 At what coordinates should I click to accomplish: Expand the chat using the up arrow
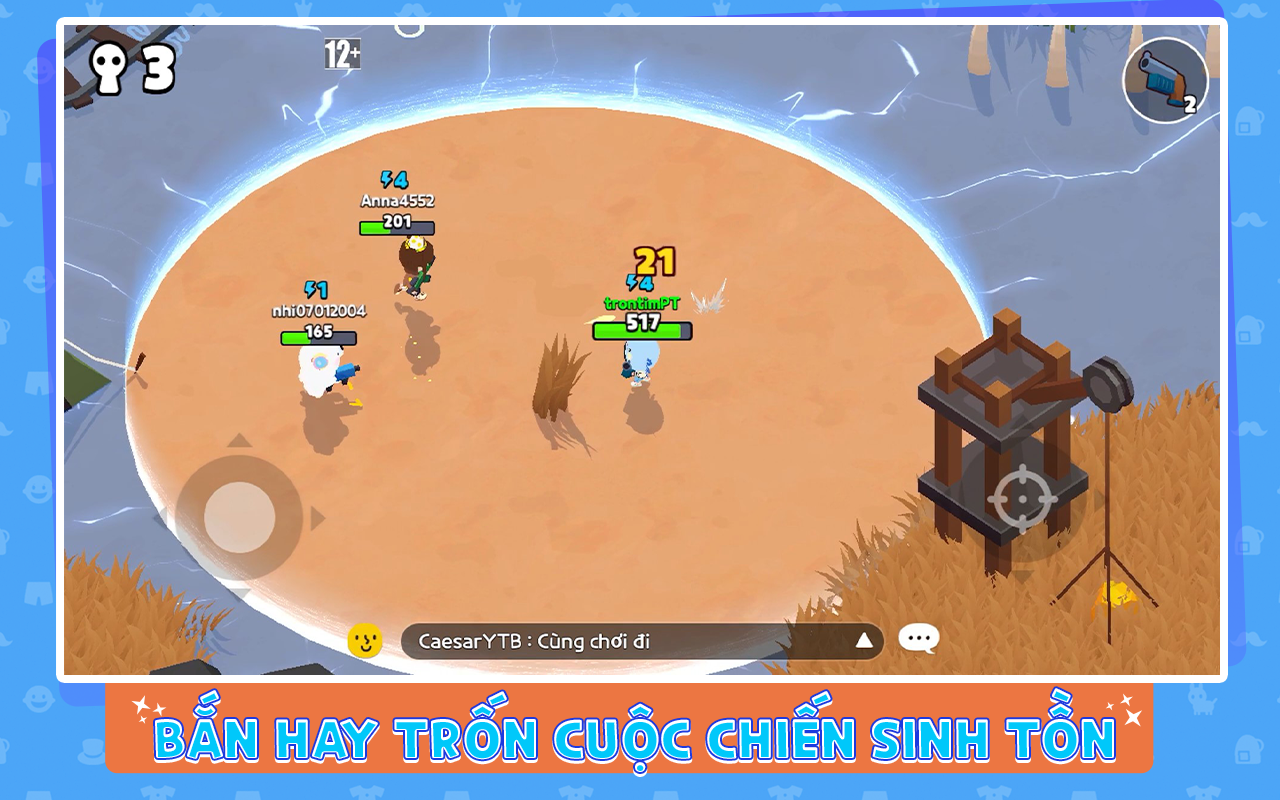863,642
